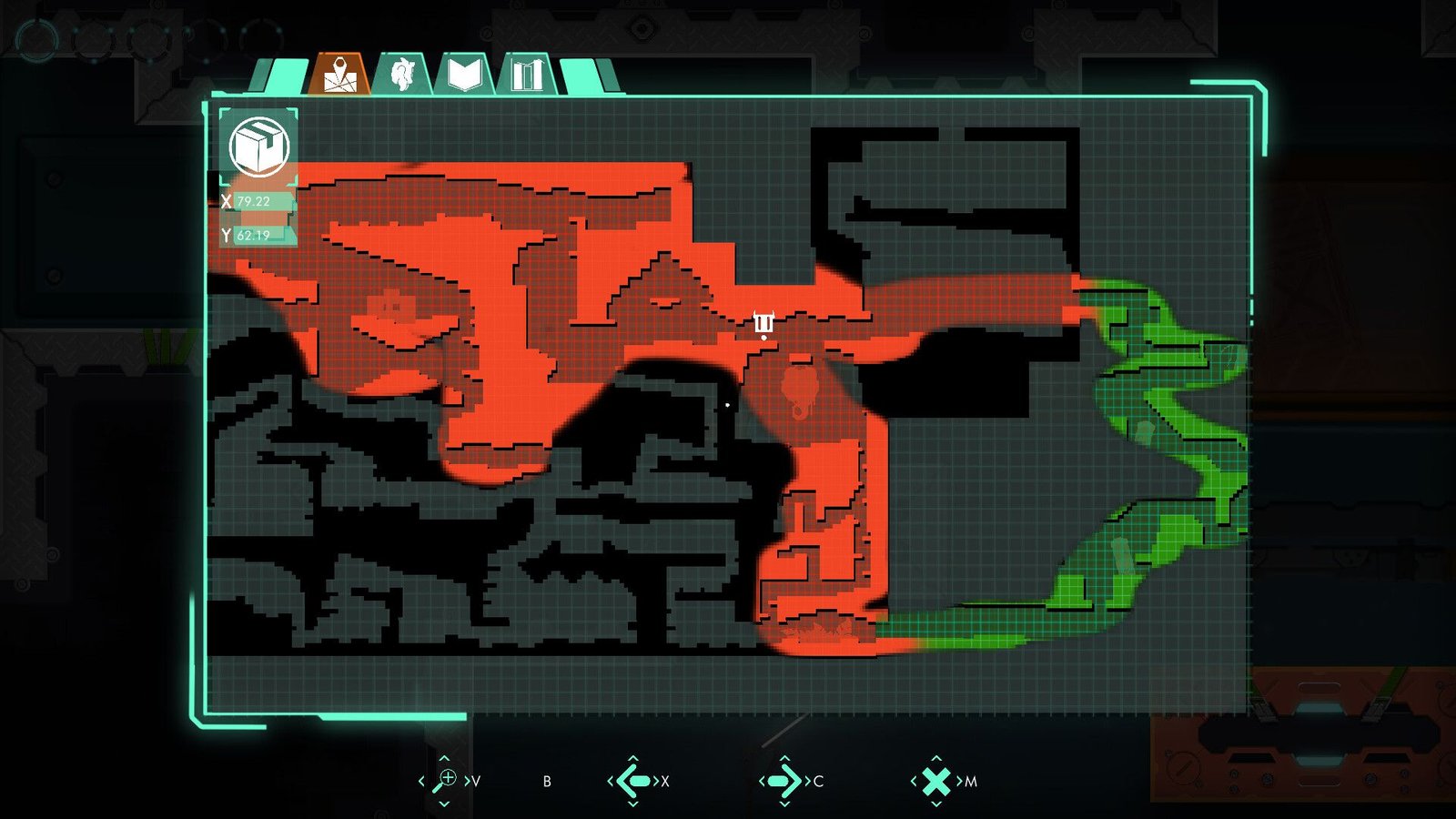Switch to the creature silhouette tab
This screenshot has height=819, width=1456.
[402, 75]
